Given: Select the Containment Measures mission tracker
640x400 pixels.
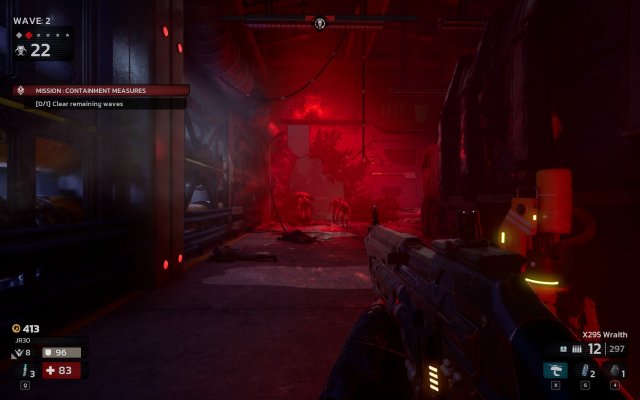Looking at the screenshot, I should pyautogui.click(x=100, y=90).
